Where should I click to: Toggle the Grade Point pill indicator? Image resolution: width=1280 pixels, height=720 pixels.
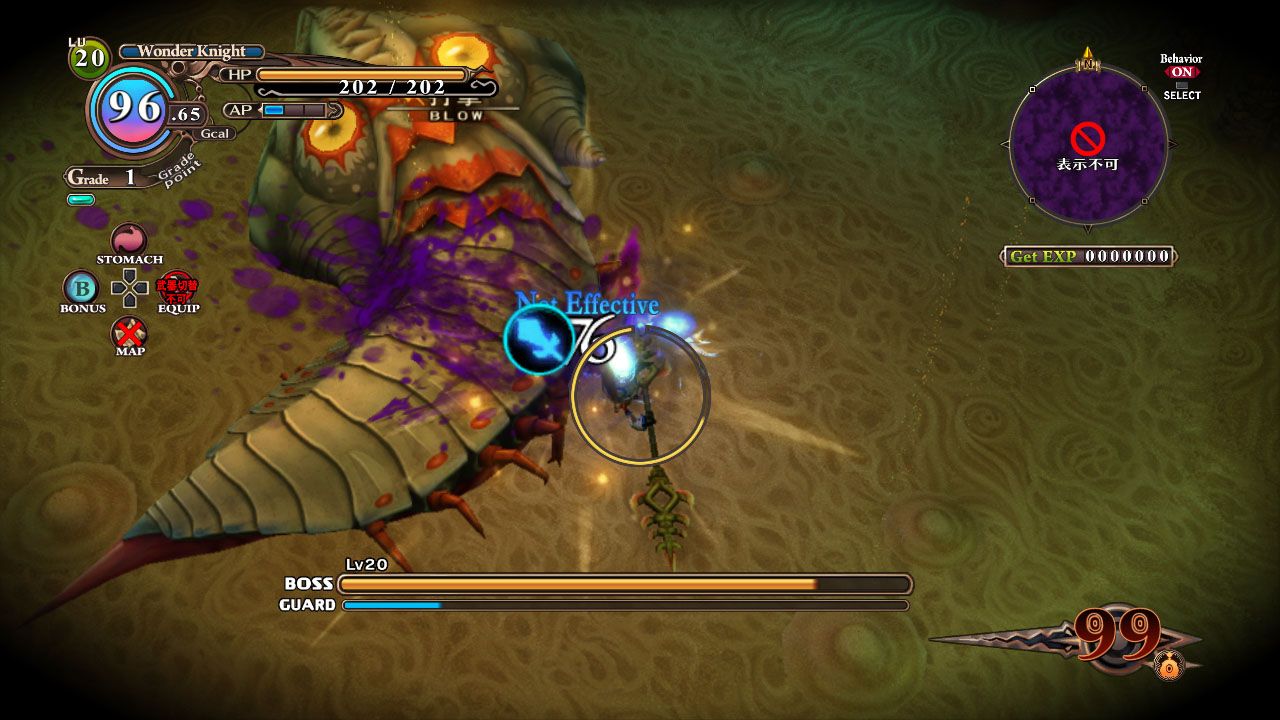pos(81,199)
